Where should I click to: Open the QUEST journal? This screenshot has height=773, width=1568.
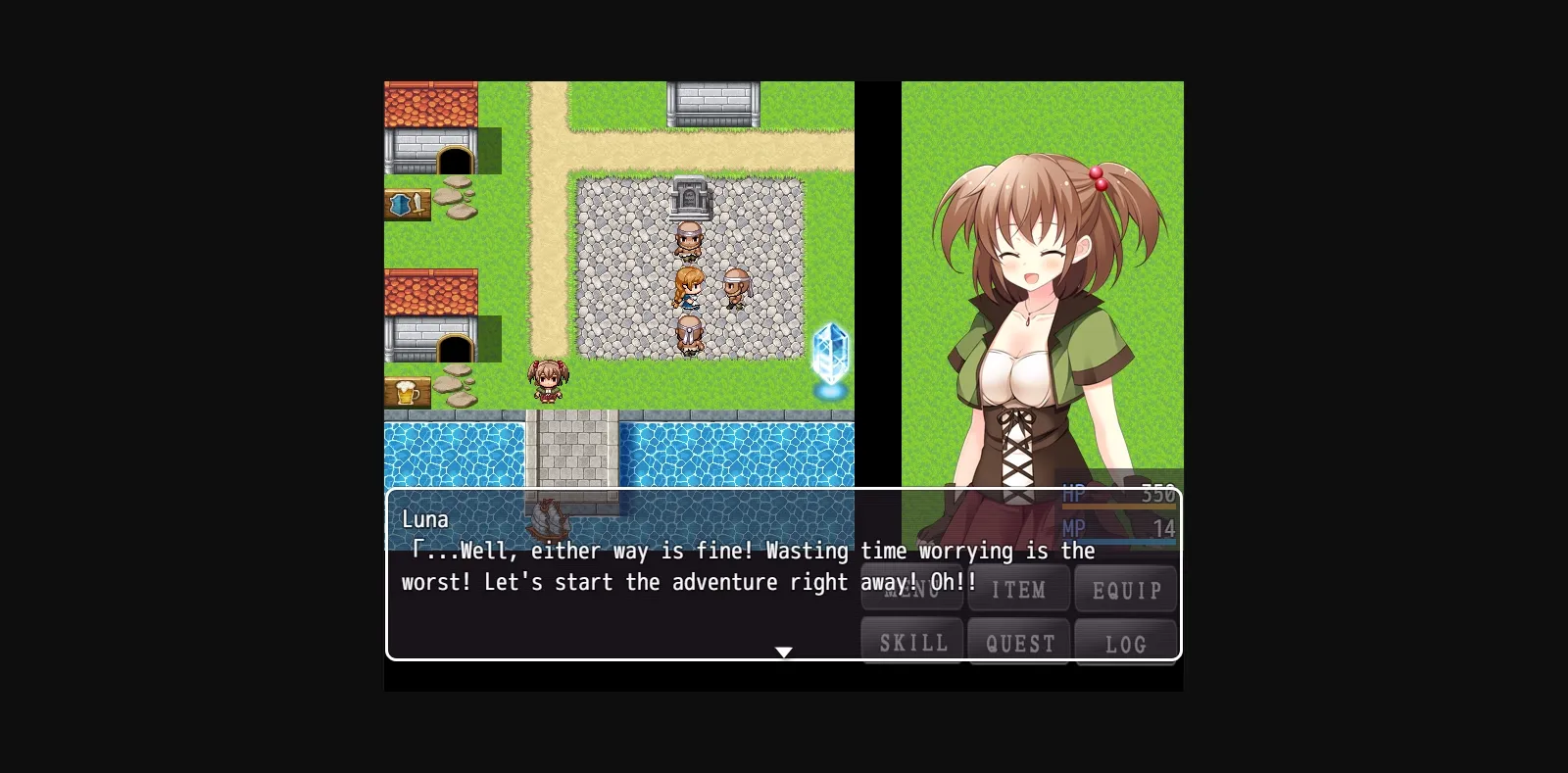1018,642
